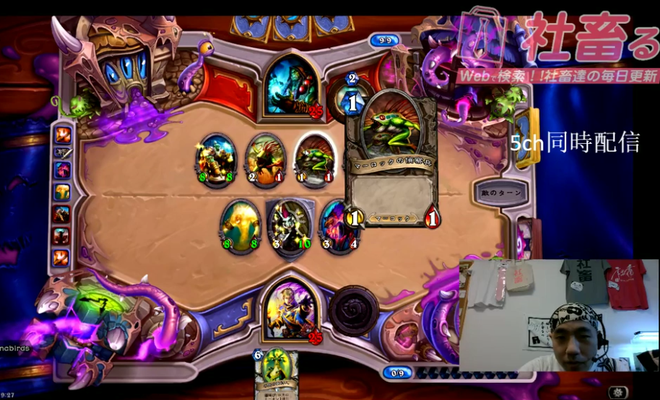Image resolution: width=660 pixels, height=400 pixels.
Task: Inspect the bottom history tile
Action: pyautogui.click(x=63, y=257)
